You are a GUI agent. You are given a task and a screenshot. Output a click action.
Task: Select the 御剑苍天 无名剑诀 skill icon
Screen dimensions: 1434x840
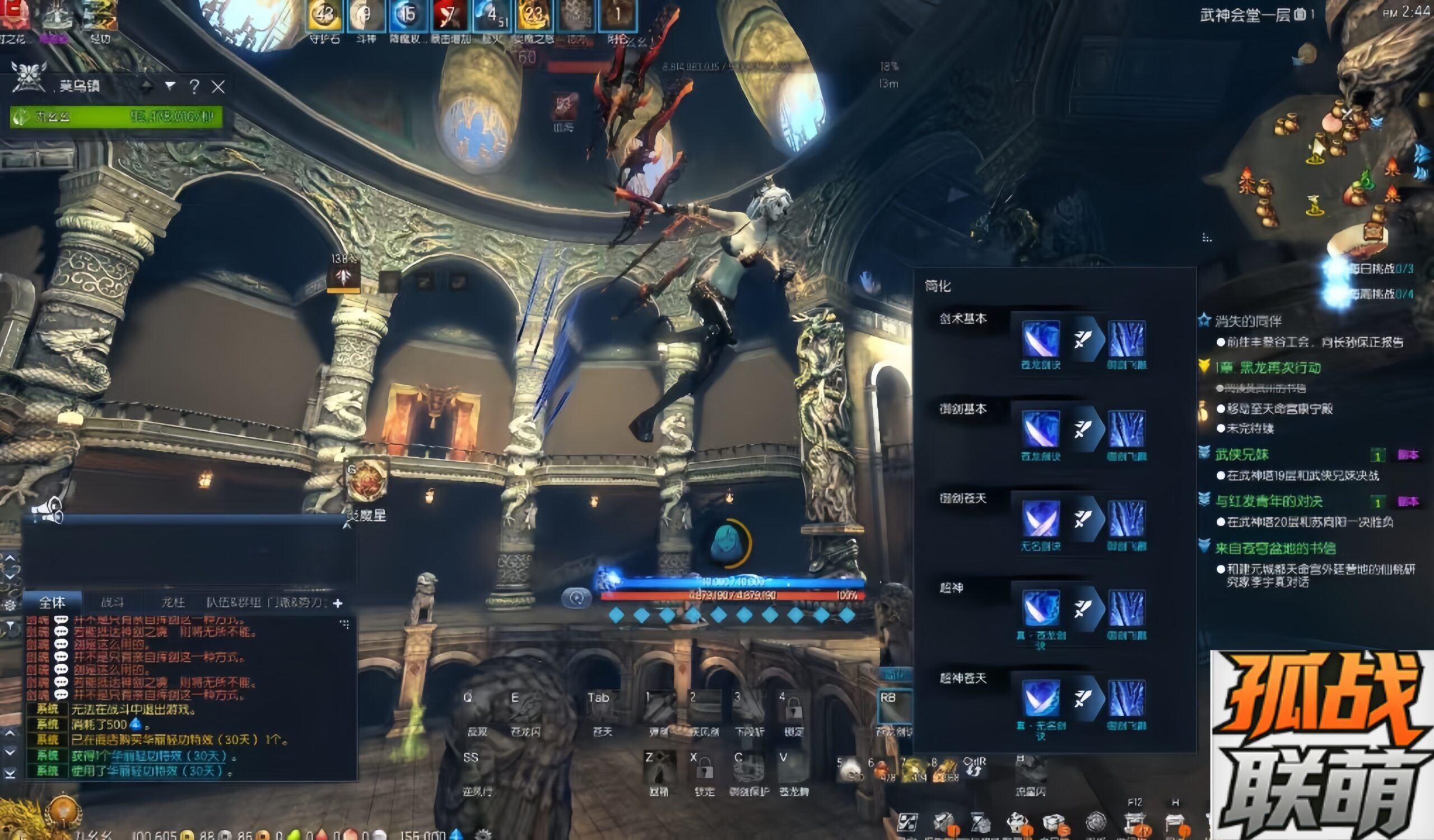pyautogui.click(x=1041, y=519)
